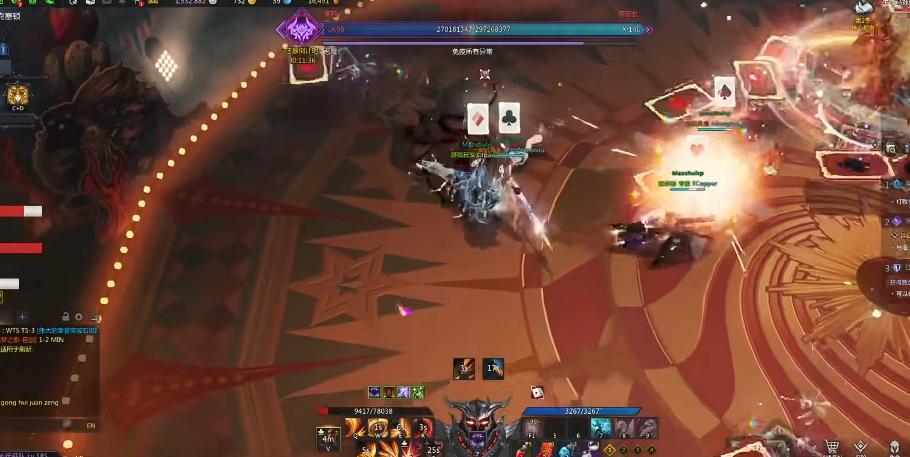Open the helmet character menu icon
The image size is (910, 457).
click(x=893, y=447)
